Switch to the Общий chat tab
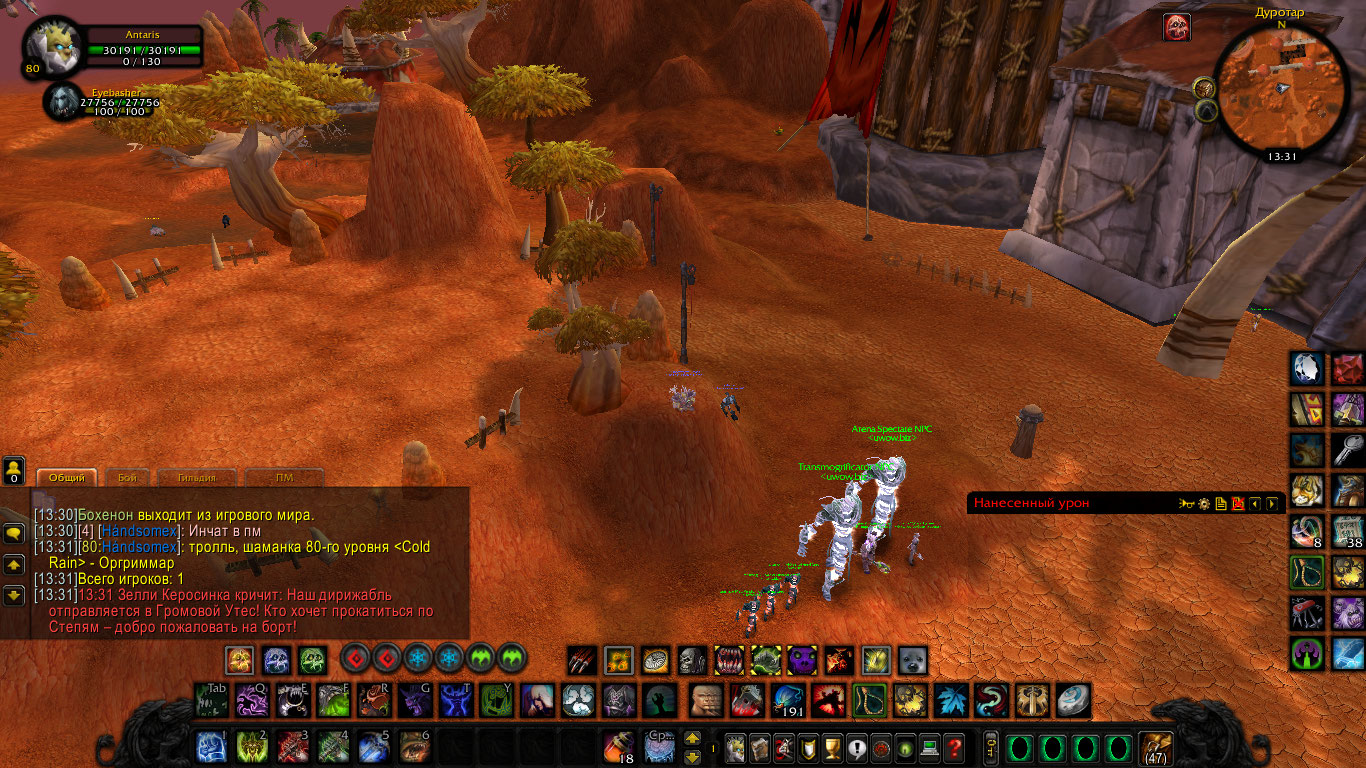Image resolution: width=1366 pixels, height=768 pixels. tap(67, 478)
